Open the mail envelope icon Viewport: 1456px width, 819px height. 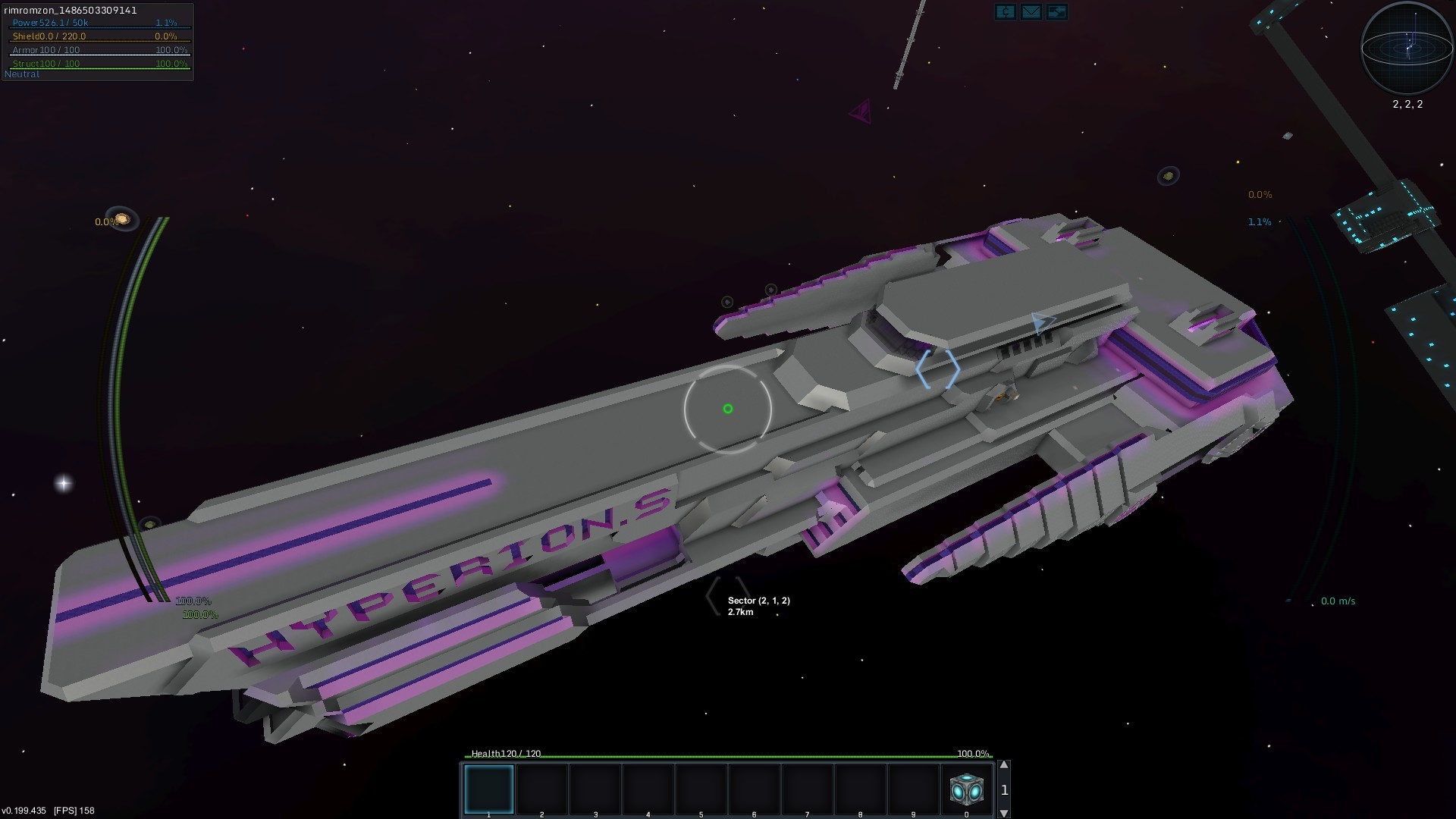tap(1031, 11)
